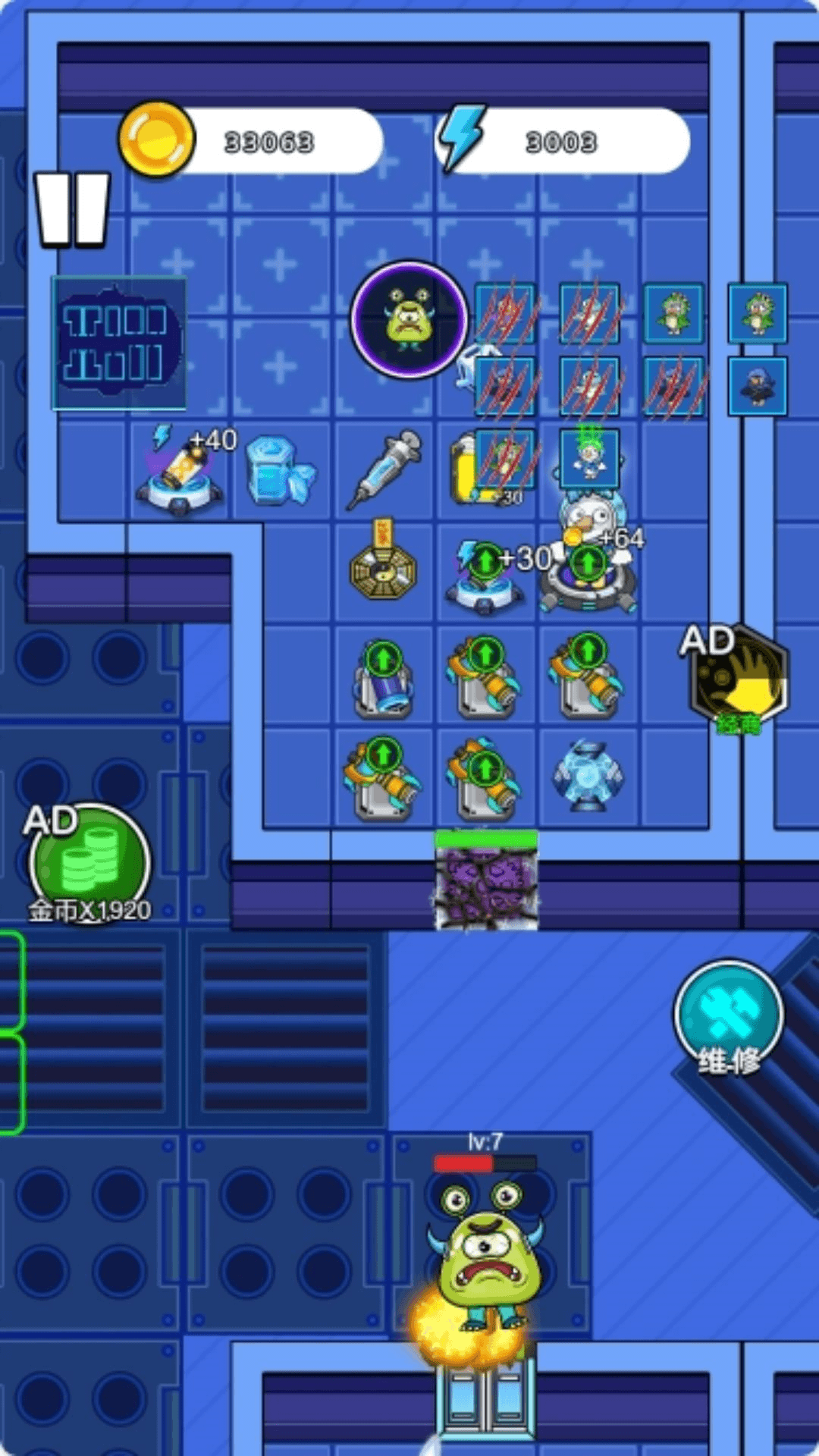Viewport: 819px width, 1456px height.
Task: Choose the unscratched blue-hooded player portrait
Action: 758,386
